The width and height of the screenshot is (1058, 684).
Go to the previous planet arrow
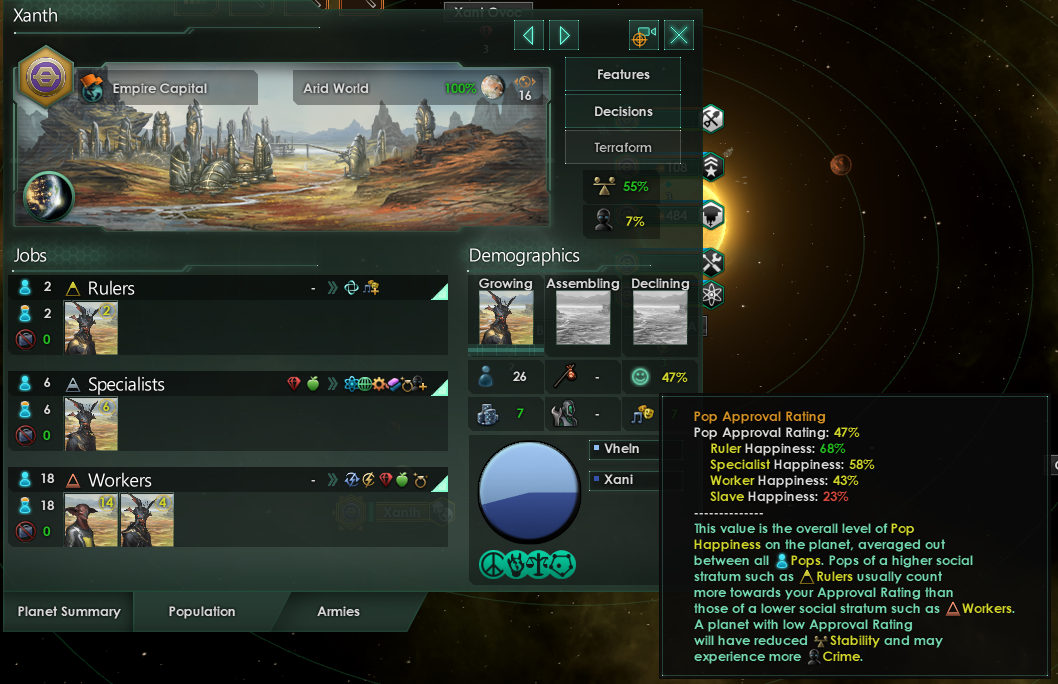tap(528, 36)
